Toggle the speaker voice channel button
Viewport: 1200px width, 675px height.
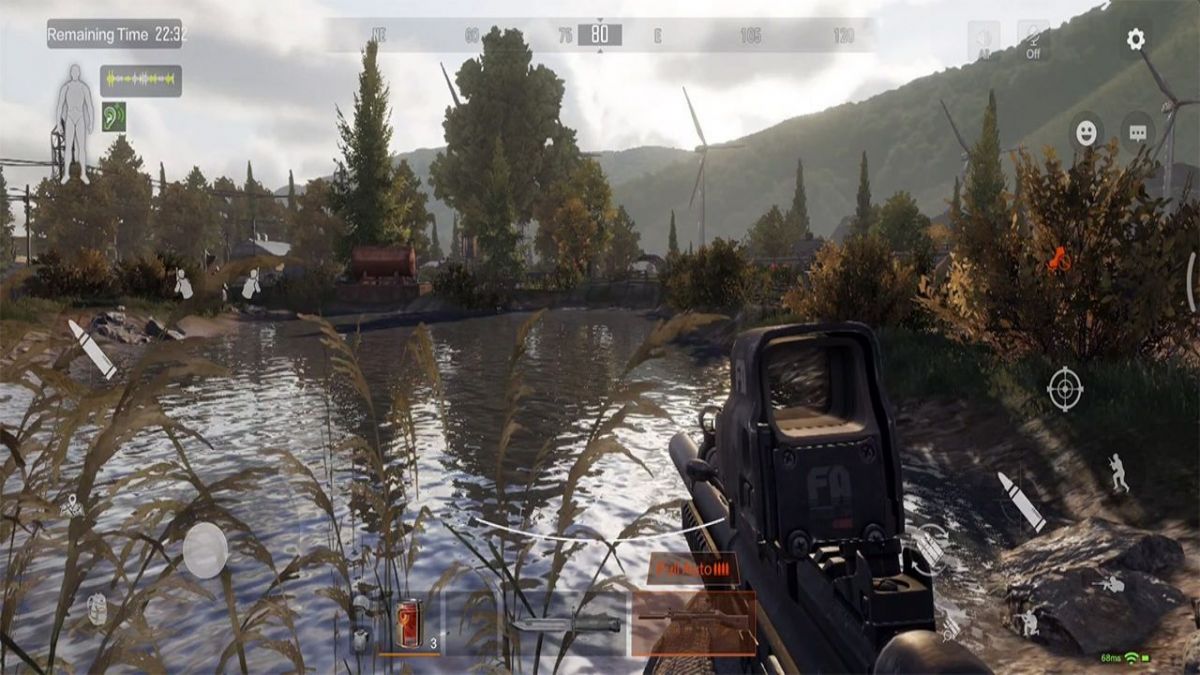click(983, 41)
